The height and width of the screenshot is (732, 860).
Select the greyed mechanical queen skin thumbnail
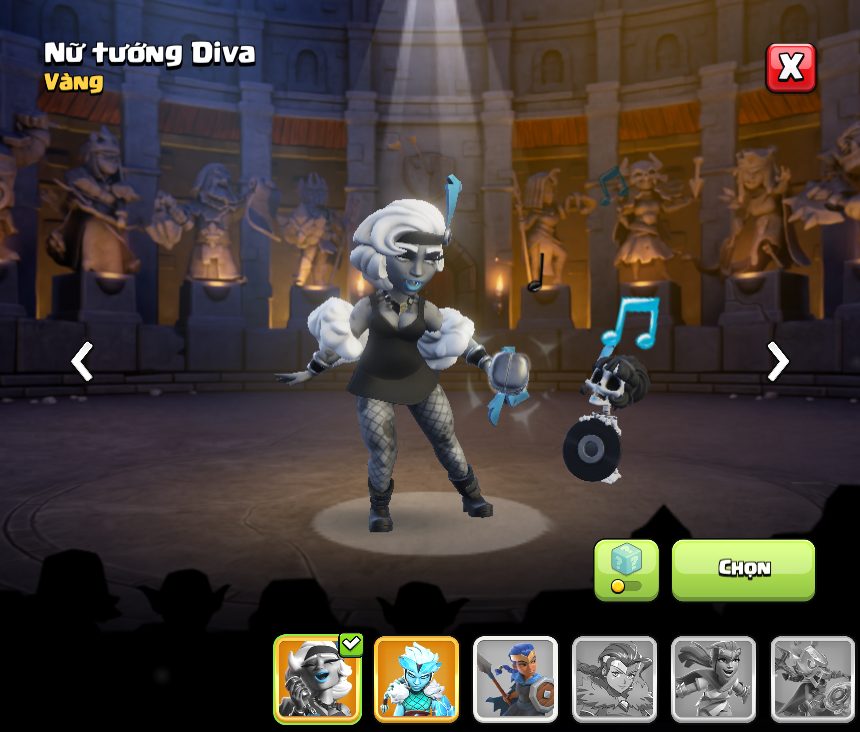[x=812, y=679]
